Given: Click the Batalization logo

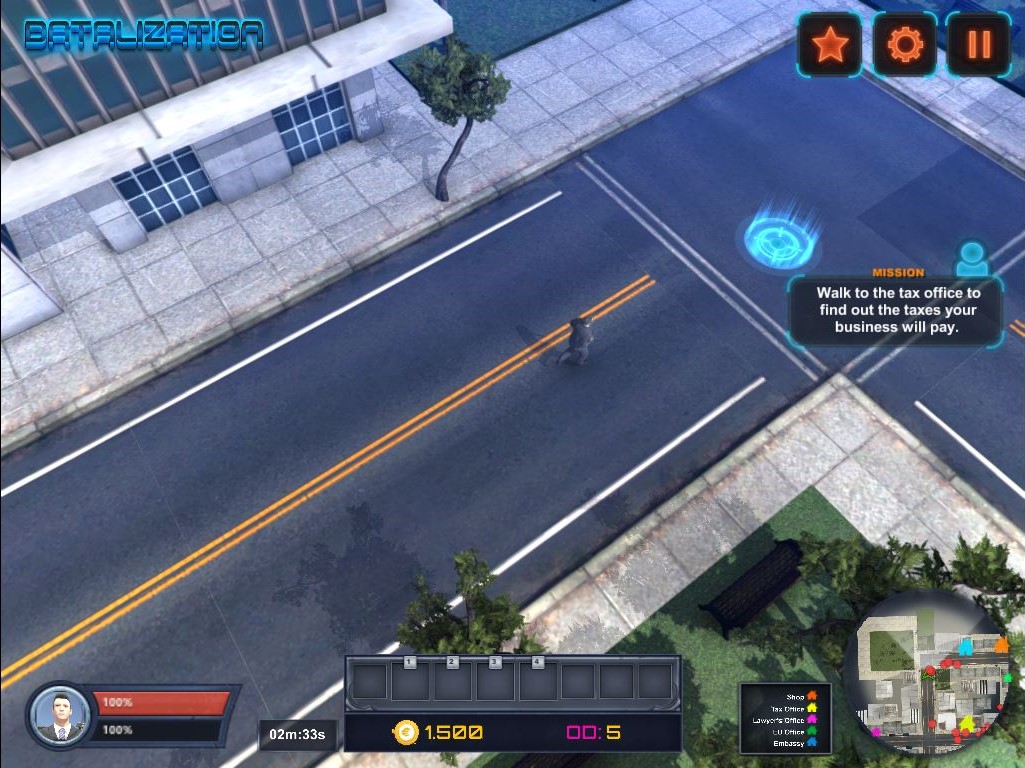Looking at the screenshot, I should click(x=144, y=35).
